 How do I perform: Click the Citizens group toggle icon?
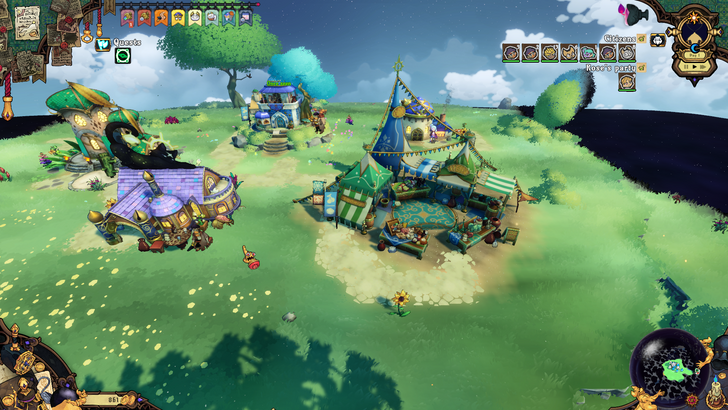tap(642, 38)
